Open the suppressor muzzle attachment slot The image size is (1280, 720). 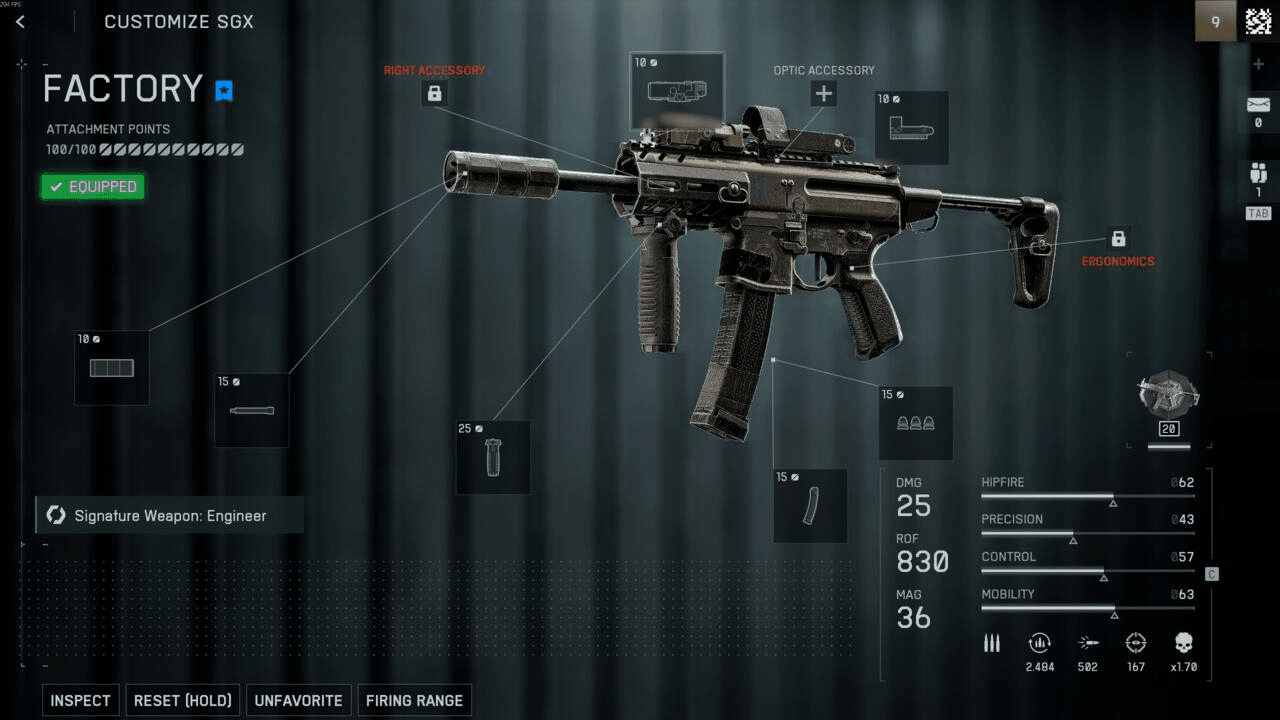(x=112, y=368)
